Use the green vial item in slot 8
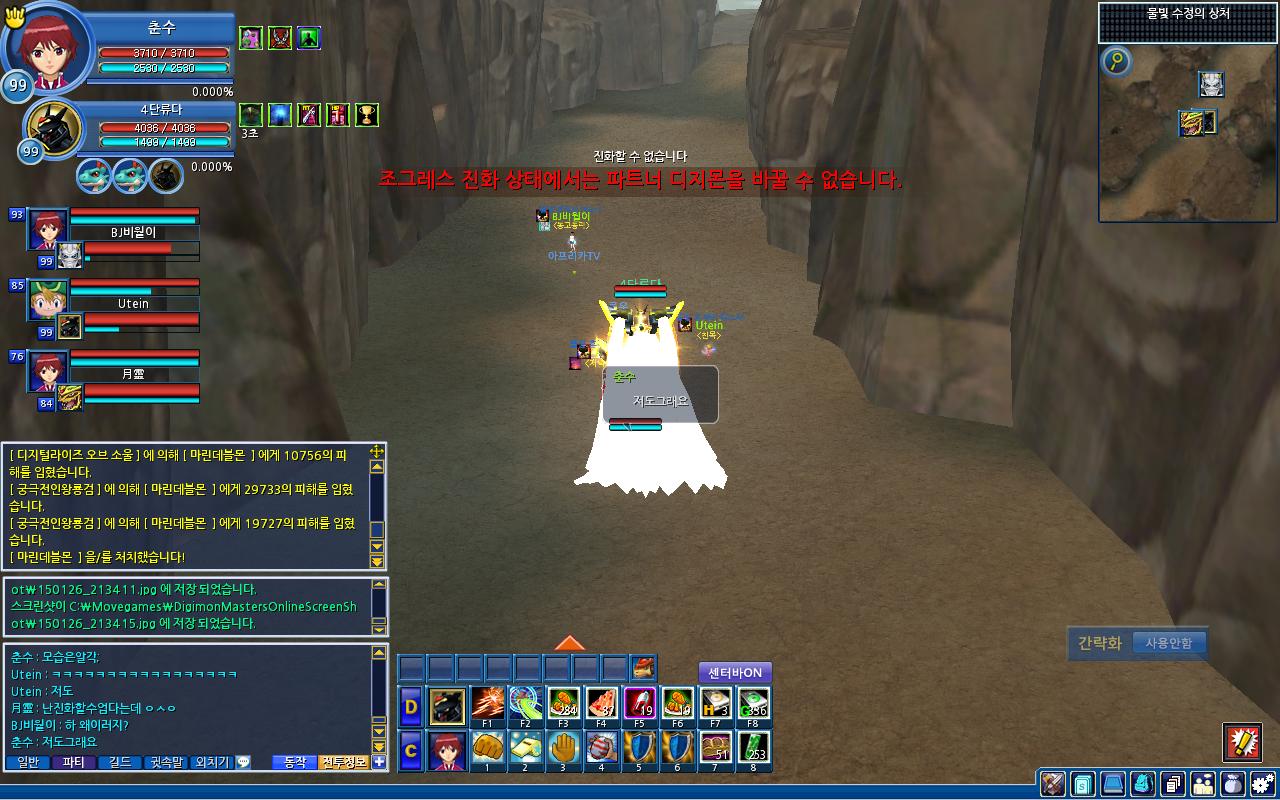Image resolution: width=1280 pixels, height=800 pixels. point(753,749)
